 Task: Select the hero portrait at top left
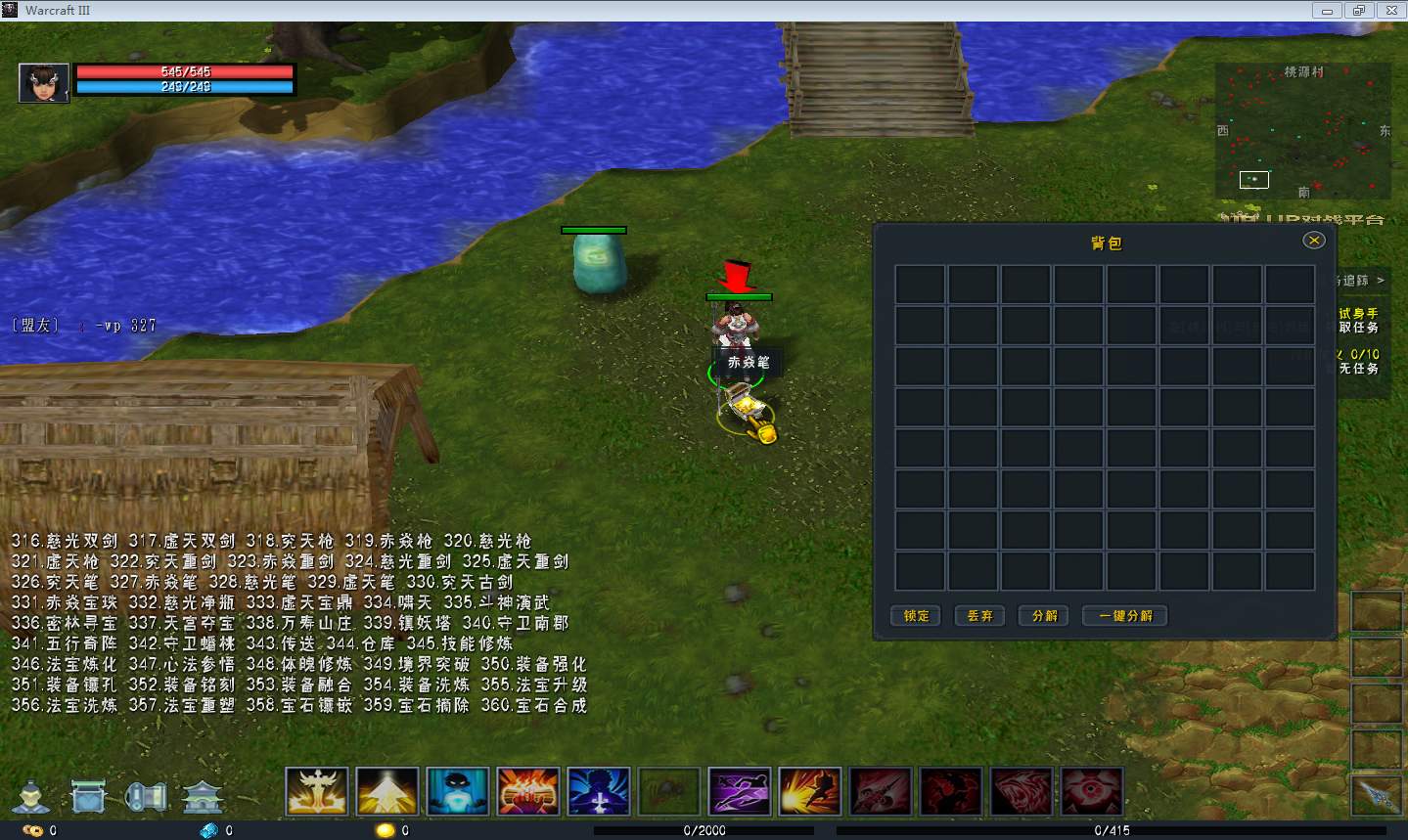pyautogui.click(x=44, y=82)
